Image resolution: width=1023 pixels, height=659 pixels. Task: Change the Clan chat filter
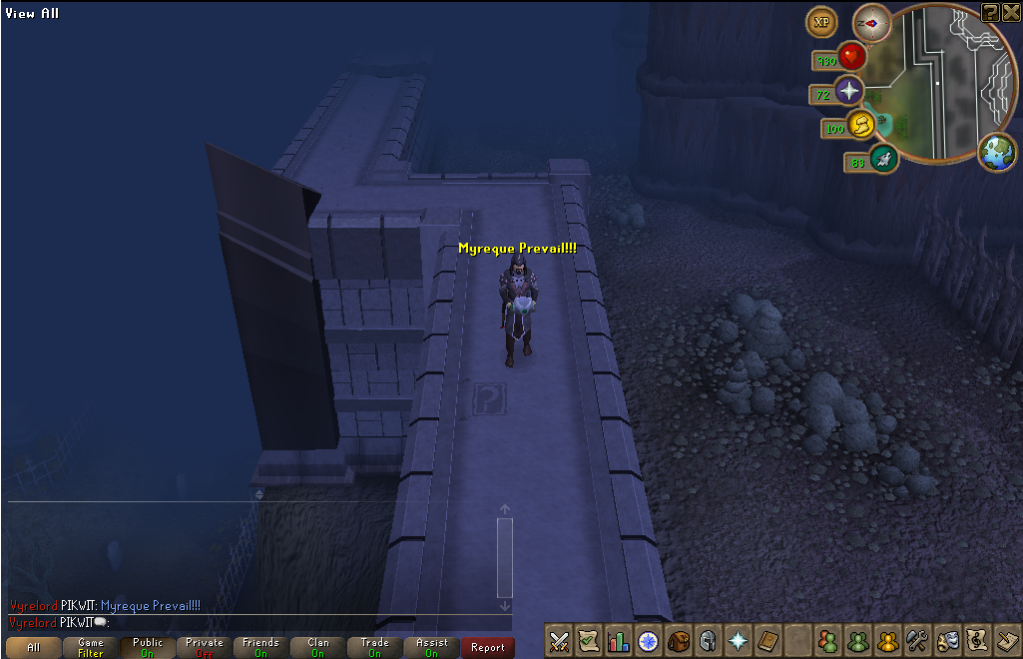[318, 647]
